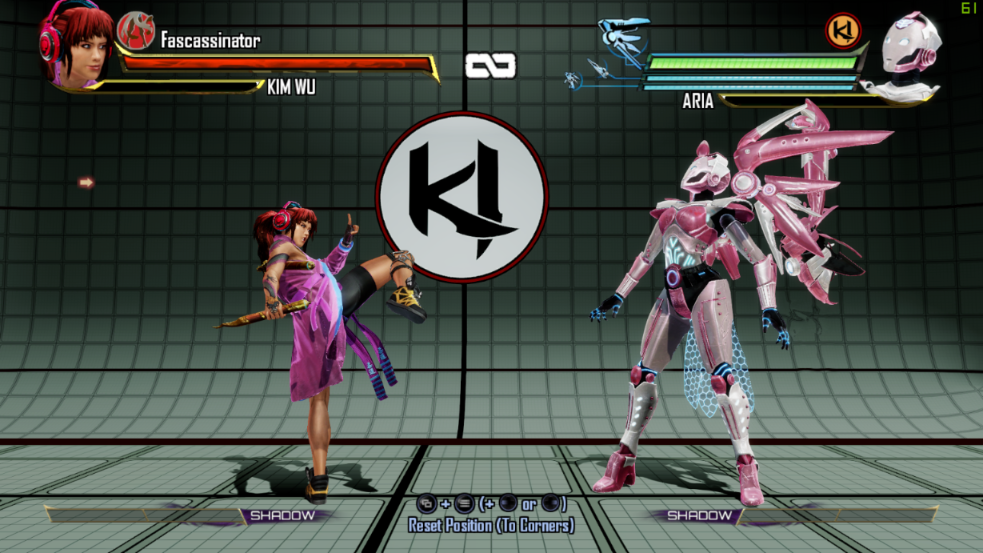The width and height of the screenshot is (983, 553).
Task: Select Fascassinator's red player emblem
Action: (136, 32)
